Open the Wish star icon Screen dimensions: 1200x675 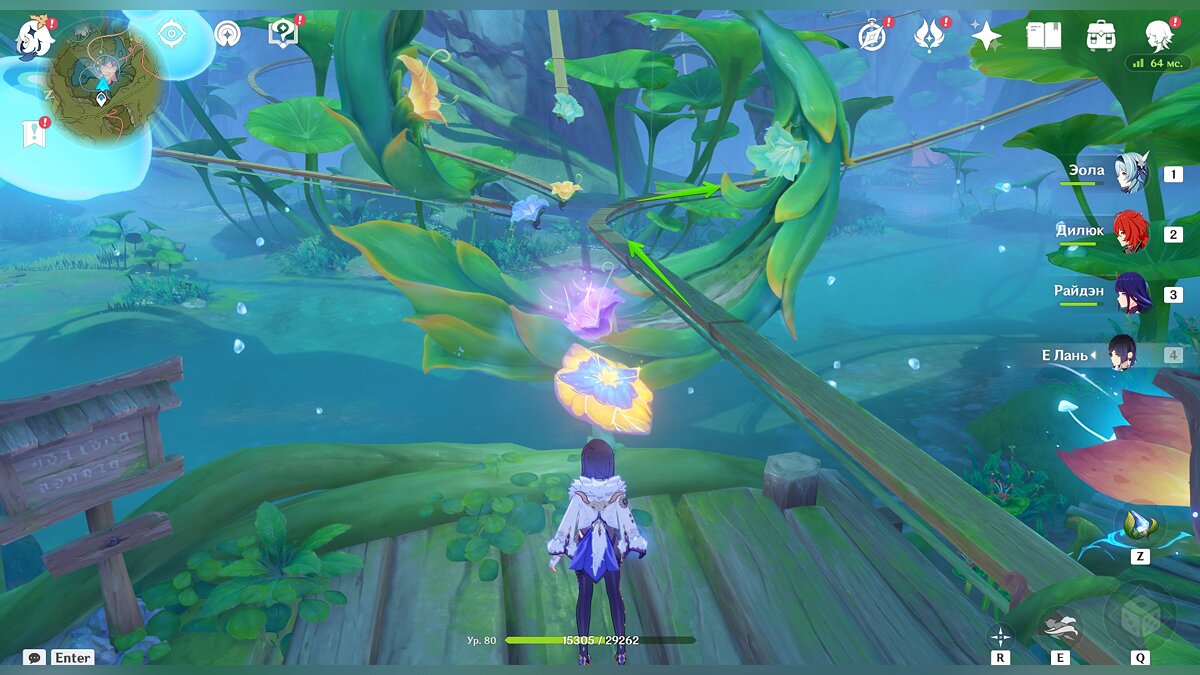click(986, 36)
